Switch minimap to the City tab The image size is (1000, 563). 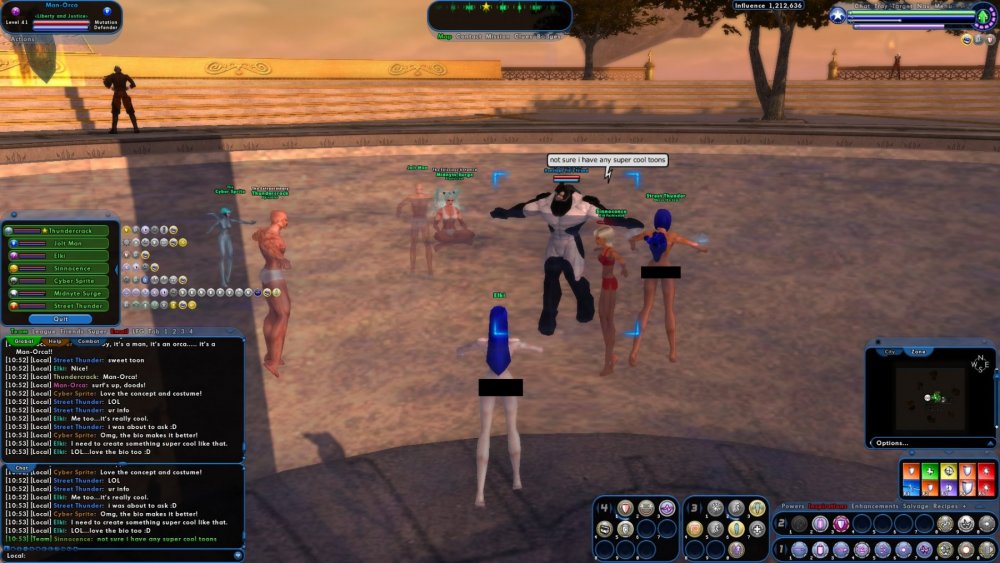coord(890,352)
